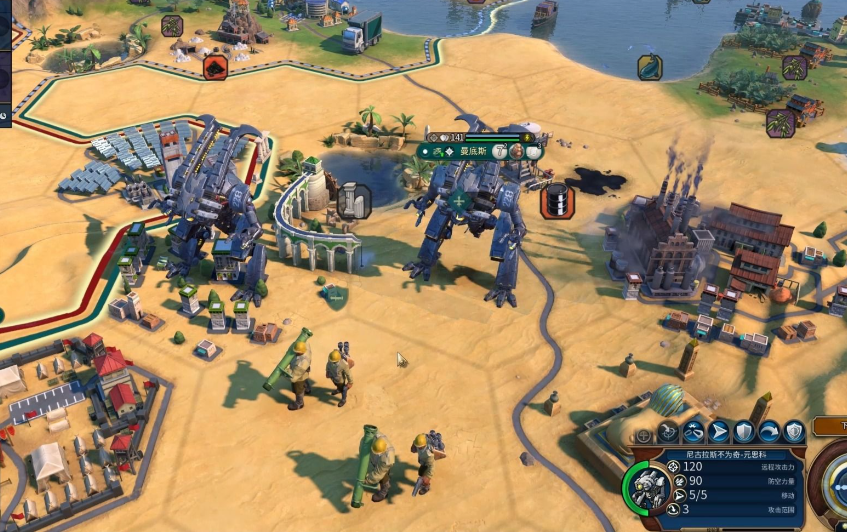Image resolution: width=847 pixels, height=532 pixels.
Task: Select the unit flag over the robot
Action: pos(458,201)
